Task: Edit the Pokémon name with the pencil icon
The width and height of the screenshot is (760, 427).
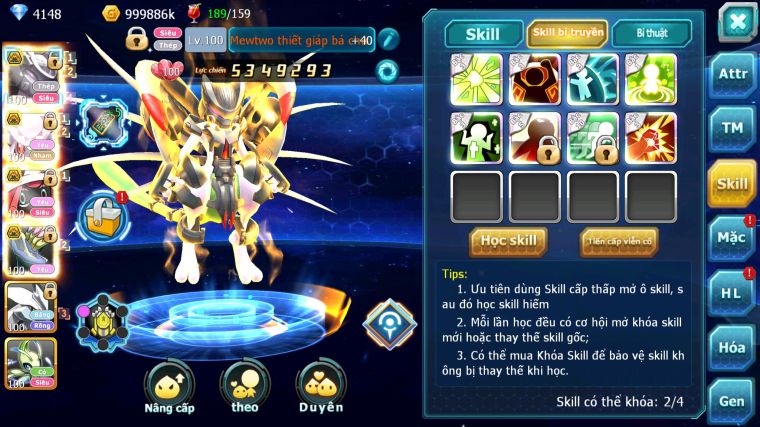Action: coord(388,39)
